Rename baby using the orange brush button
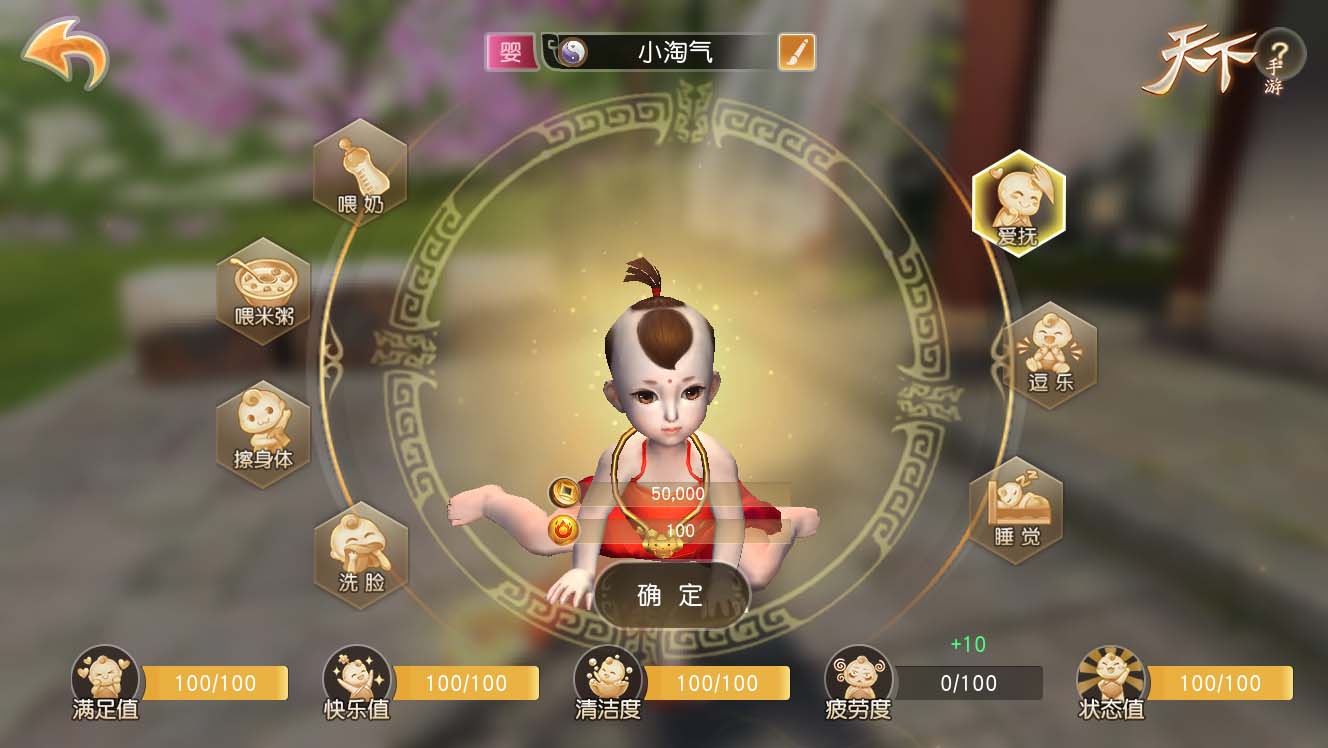Viewport: 1328px width, 748px height. (x=796, y=52)
